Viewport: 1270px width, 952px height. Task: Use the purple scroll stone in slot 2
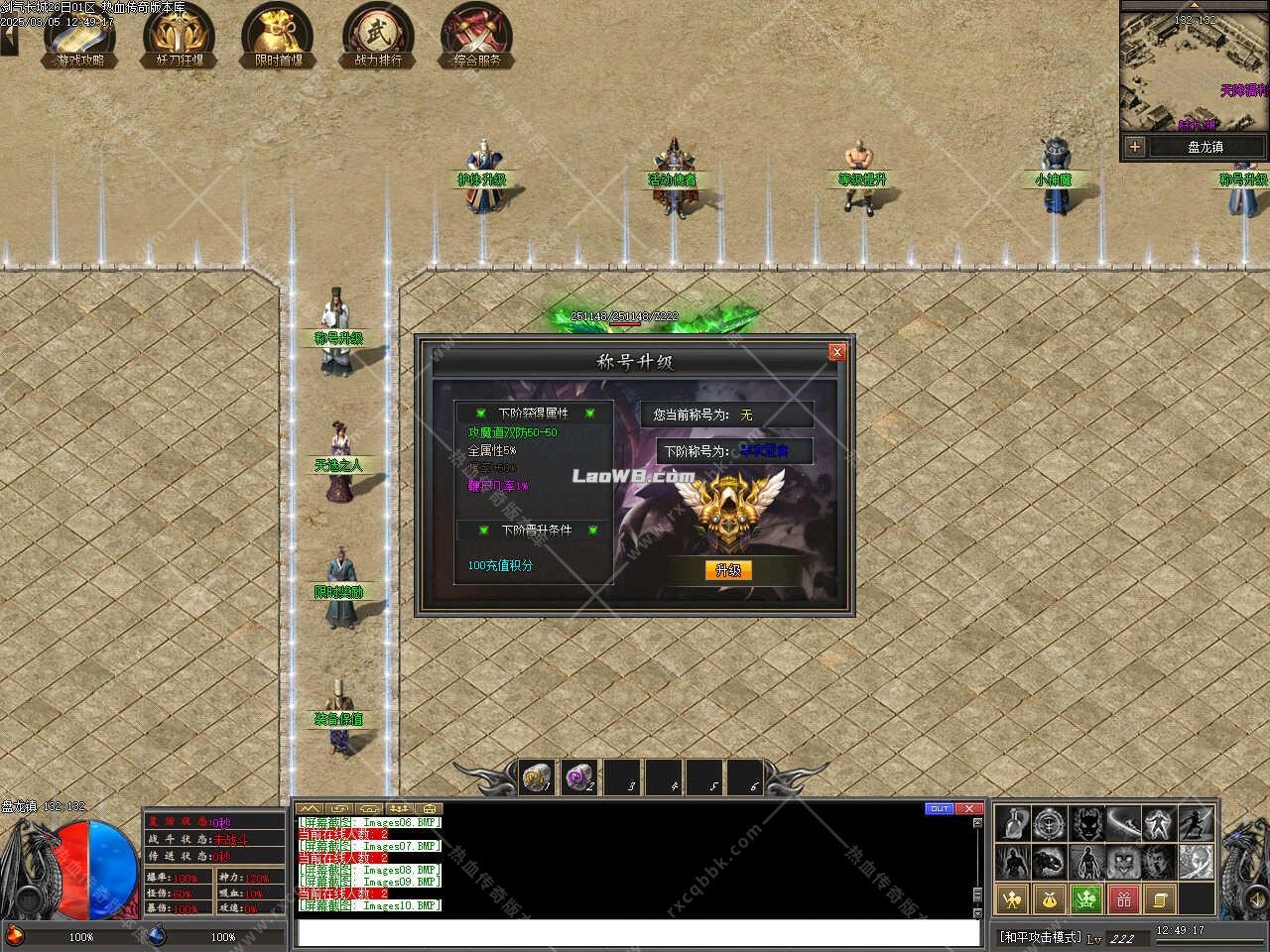[578, 776]
